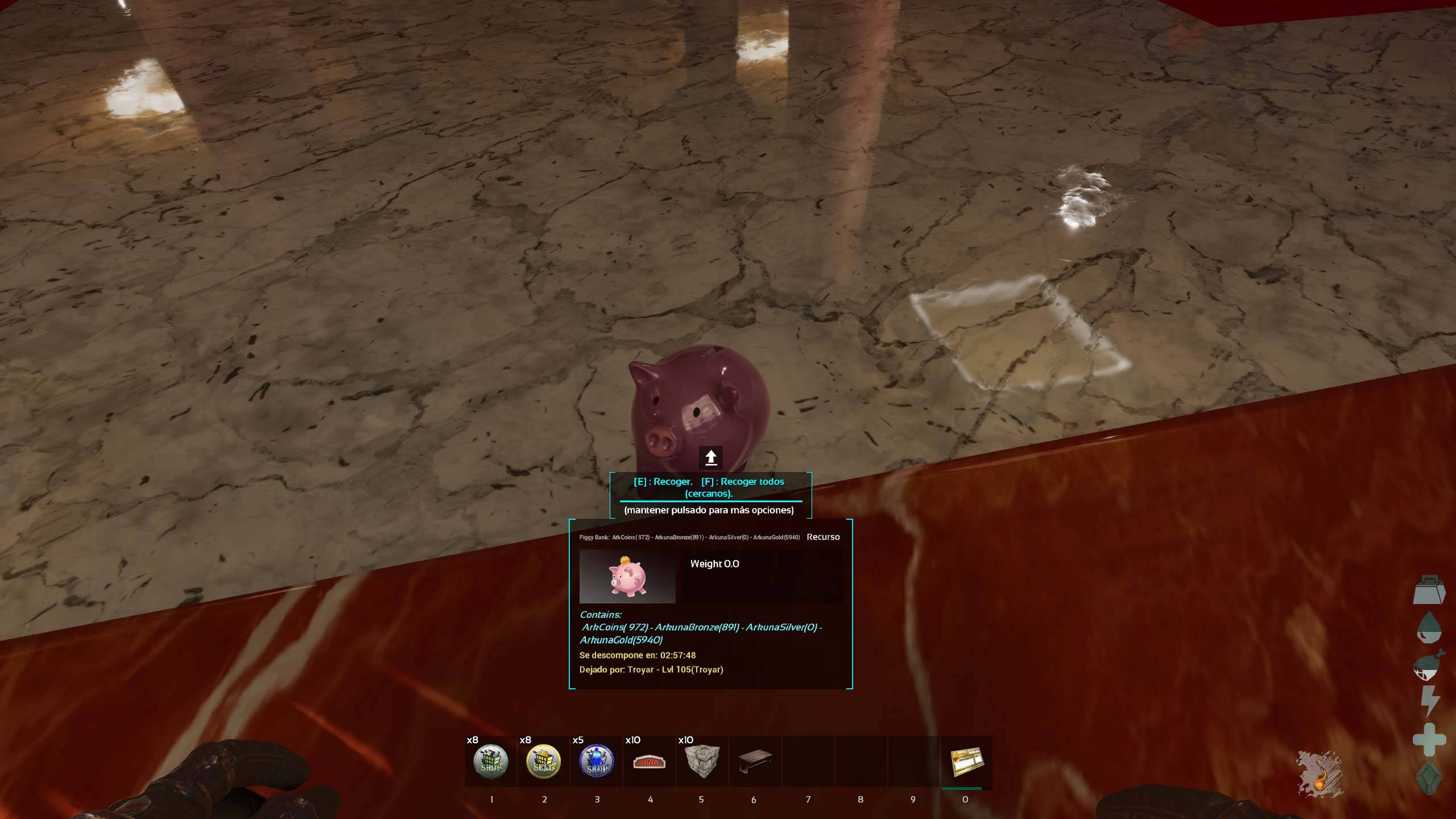Click the water droplet status icon
Screen dimensions: 1456x819
1429,627
